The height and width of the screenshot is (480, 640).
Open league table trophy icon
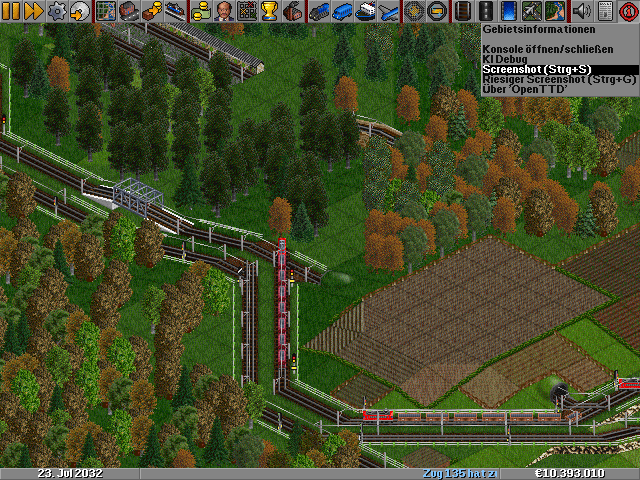(x=269, y=11)
